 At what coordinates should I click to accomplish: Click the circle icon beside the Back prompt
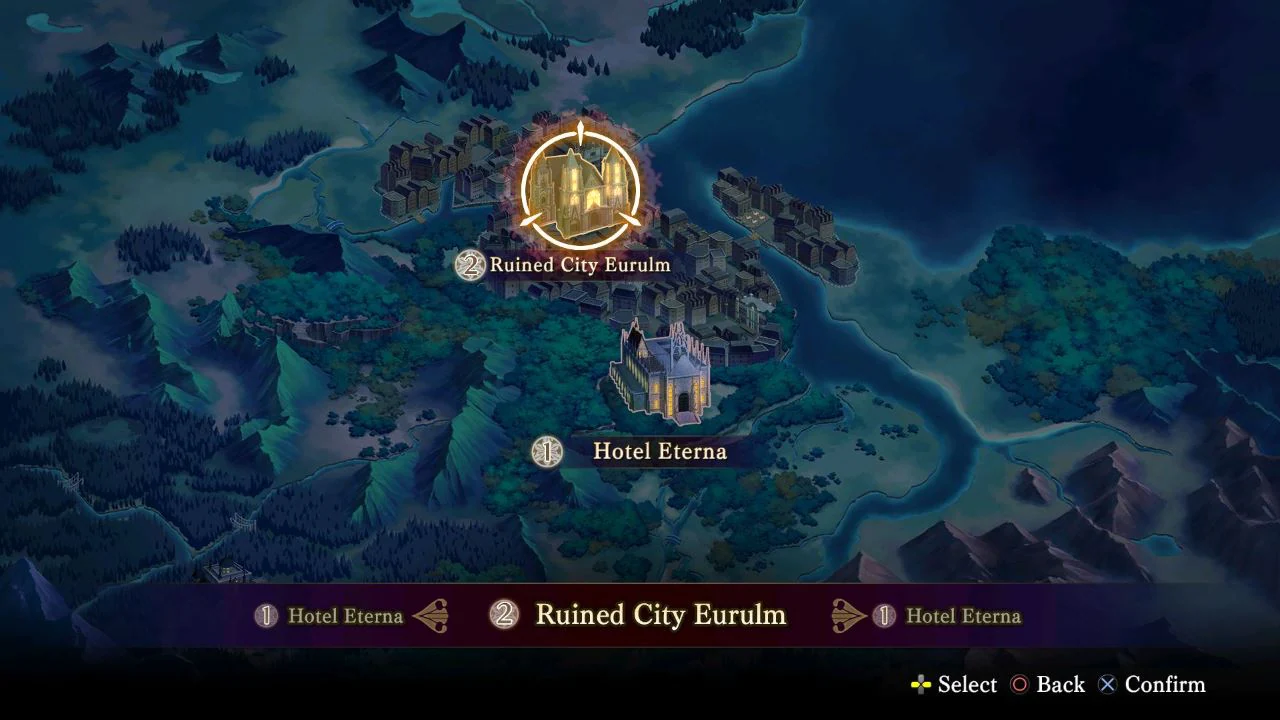click(1021, 685)
